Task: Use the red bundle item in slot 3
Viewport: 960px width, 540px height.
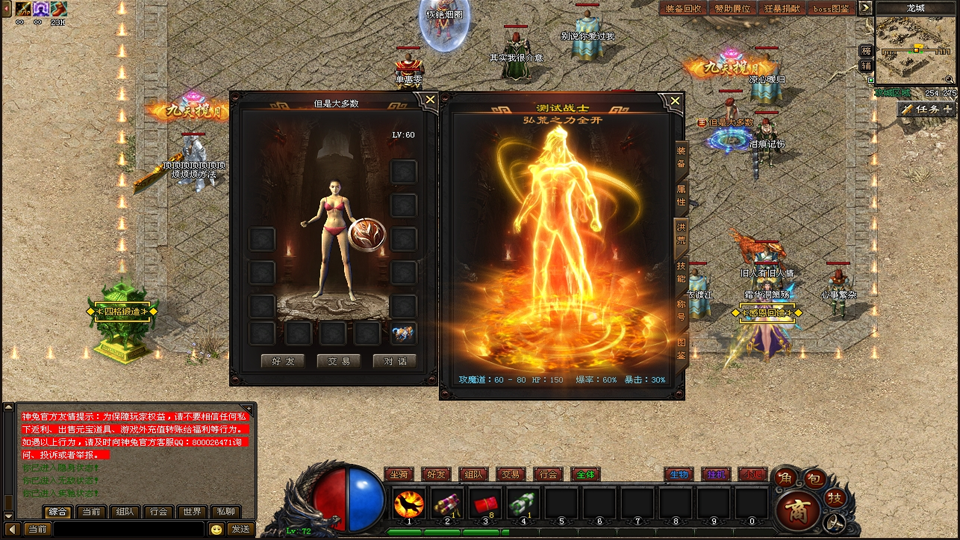Action: coord(485,503)
